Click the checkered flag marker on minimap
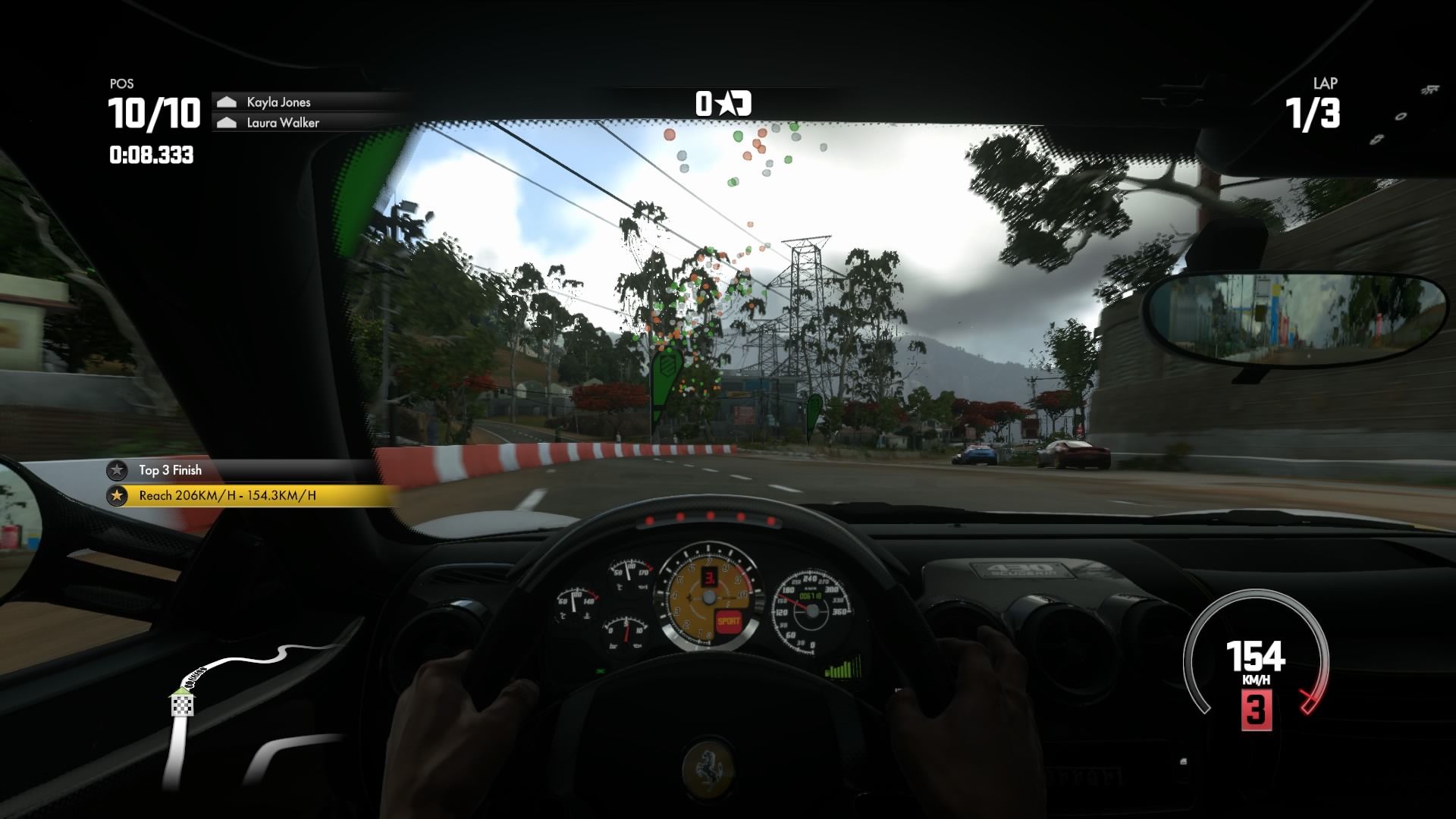This screenshot has width=1456, height=819. coord(182,705)
